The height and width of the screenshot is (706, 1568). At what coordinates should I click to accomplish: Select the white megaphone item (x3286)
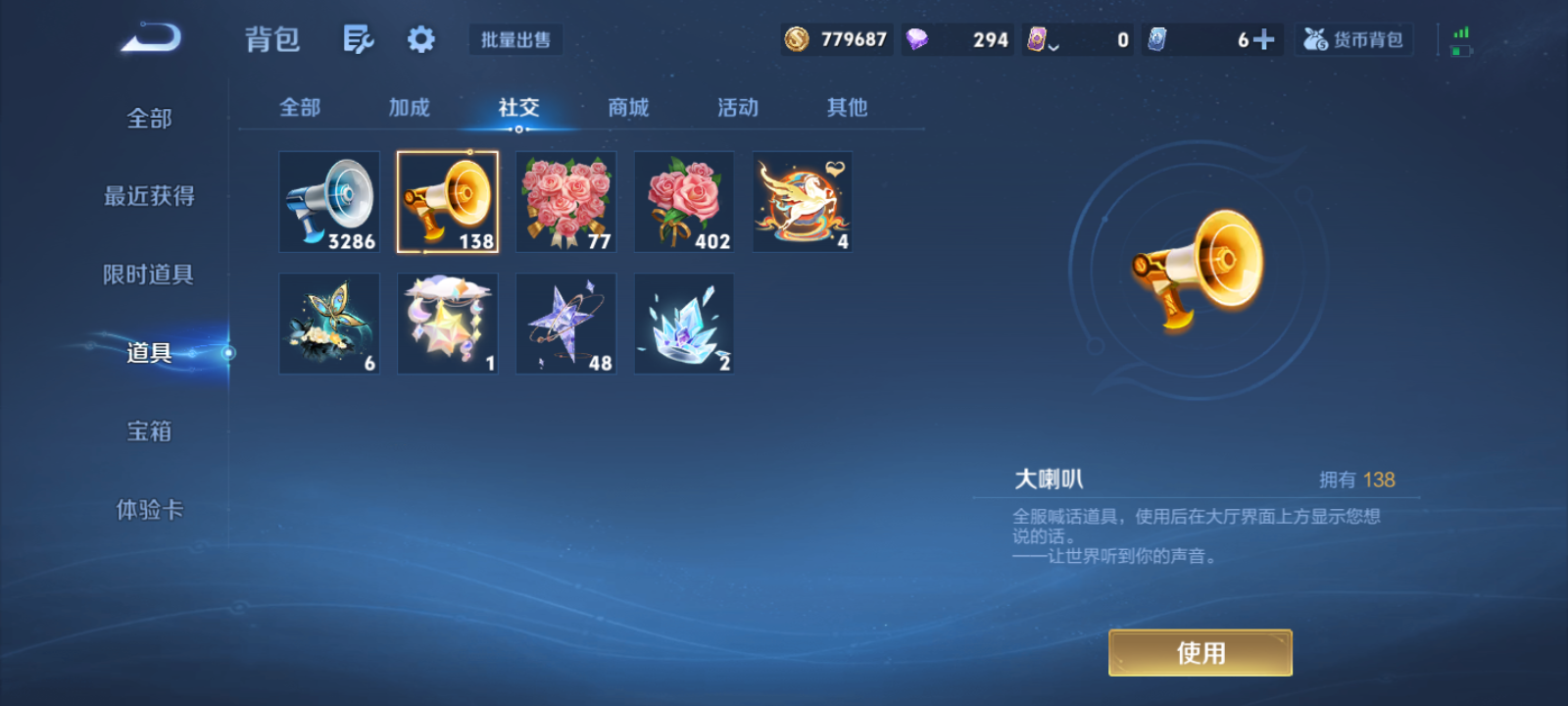pos(328,201)
